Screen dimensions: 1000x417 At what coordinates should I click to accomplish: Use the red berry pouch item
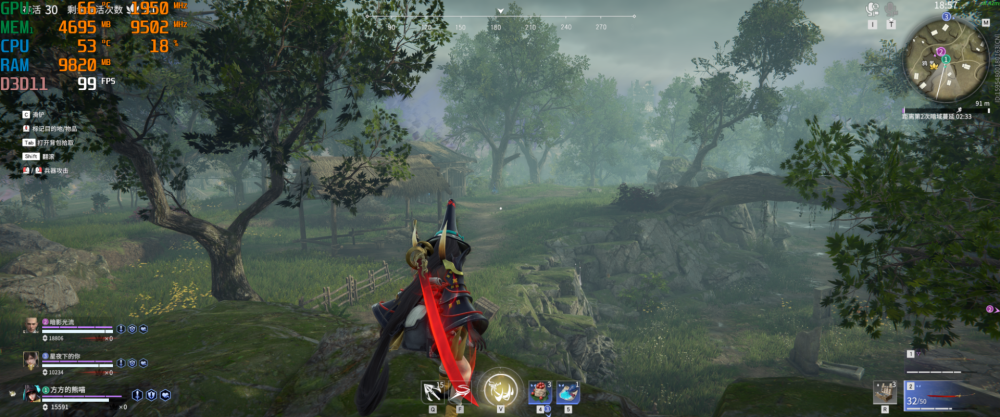click(x=541, y=392)
